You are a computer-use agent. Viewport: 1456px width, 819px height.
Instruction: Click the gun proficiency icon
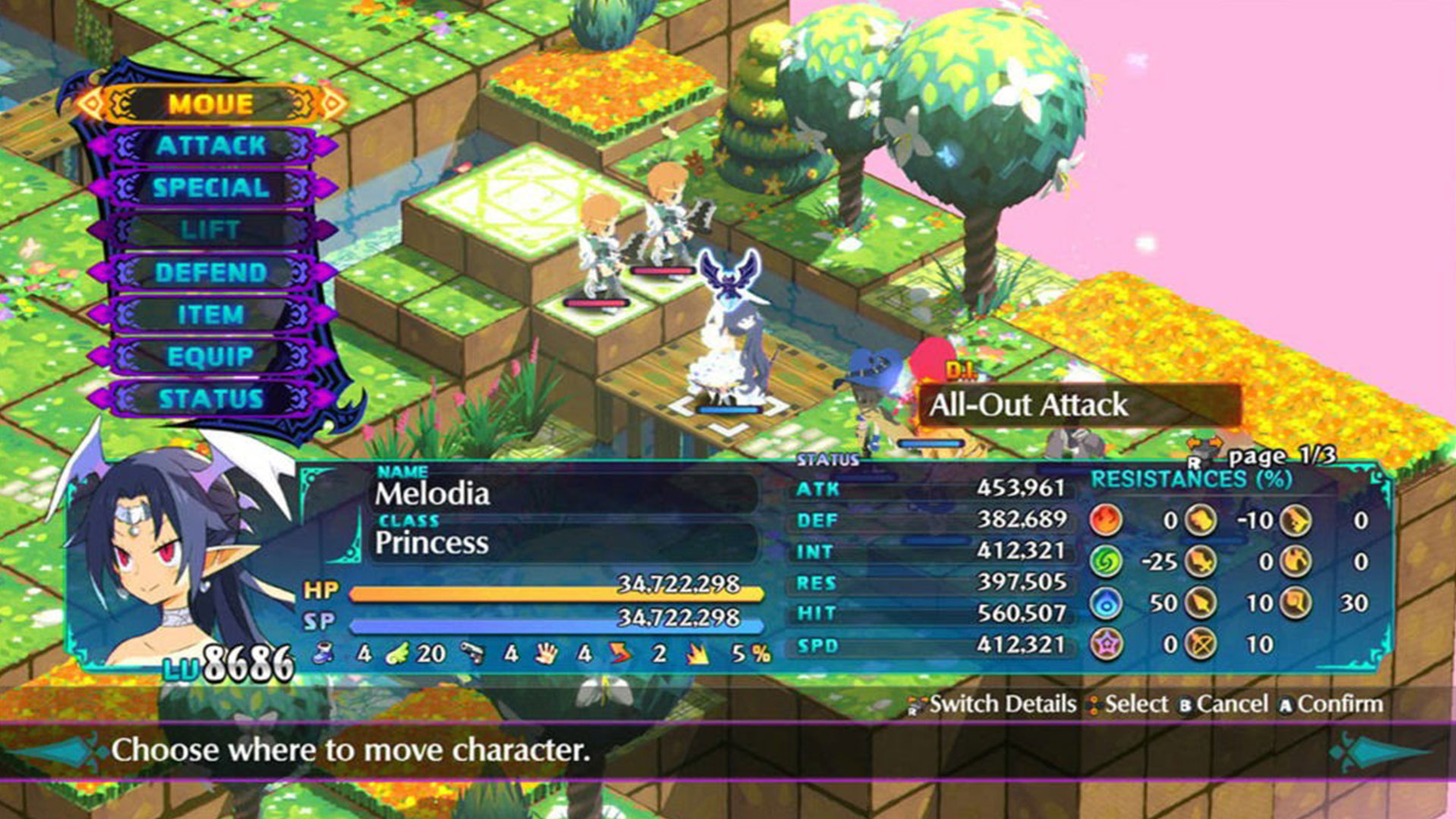[474, 653]
